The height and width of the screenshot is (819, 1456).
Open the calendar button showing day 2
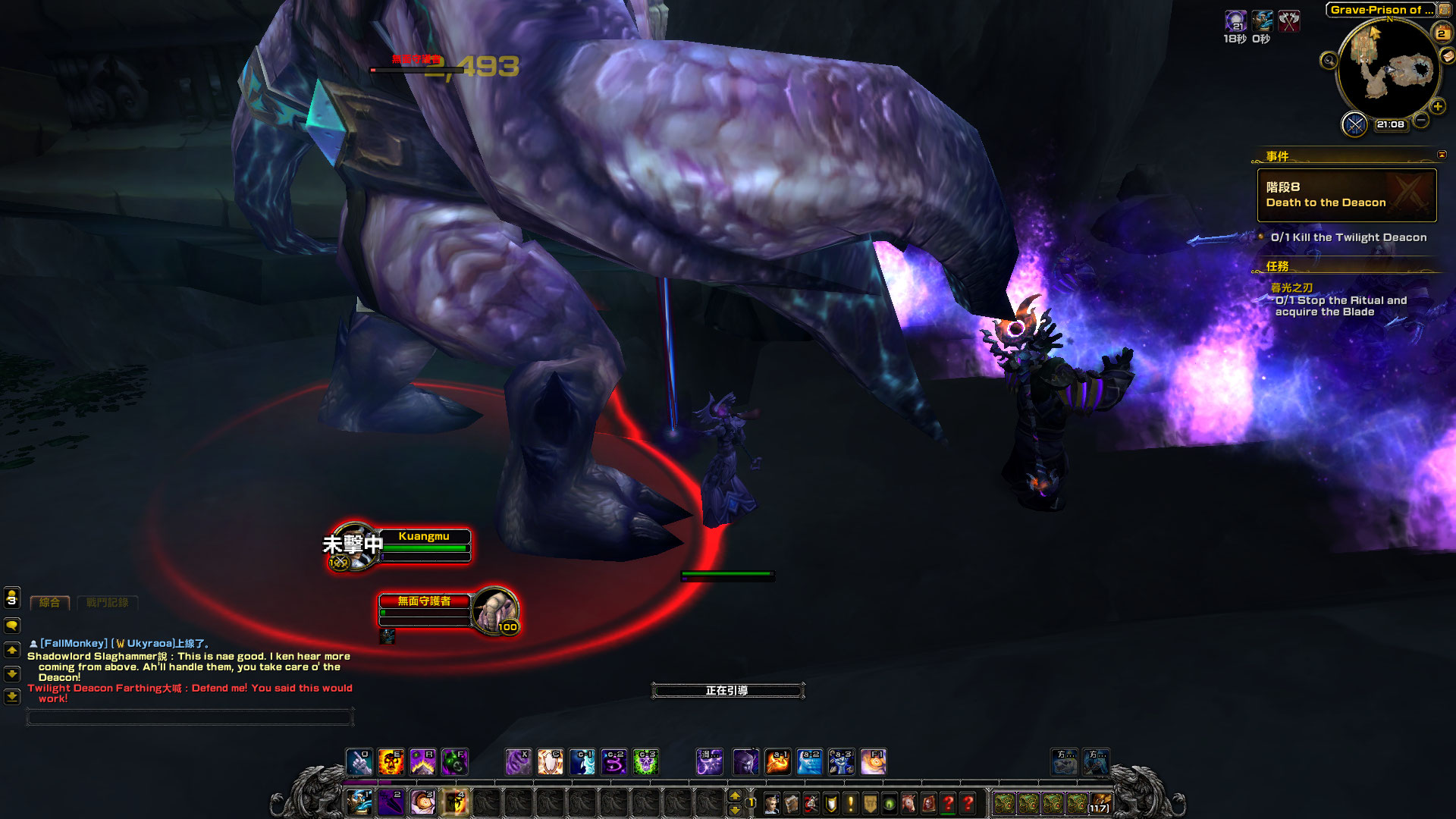[1441, 33]
